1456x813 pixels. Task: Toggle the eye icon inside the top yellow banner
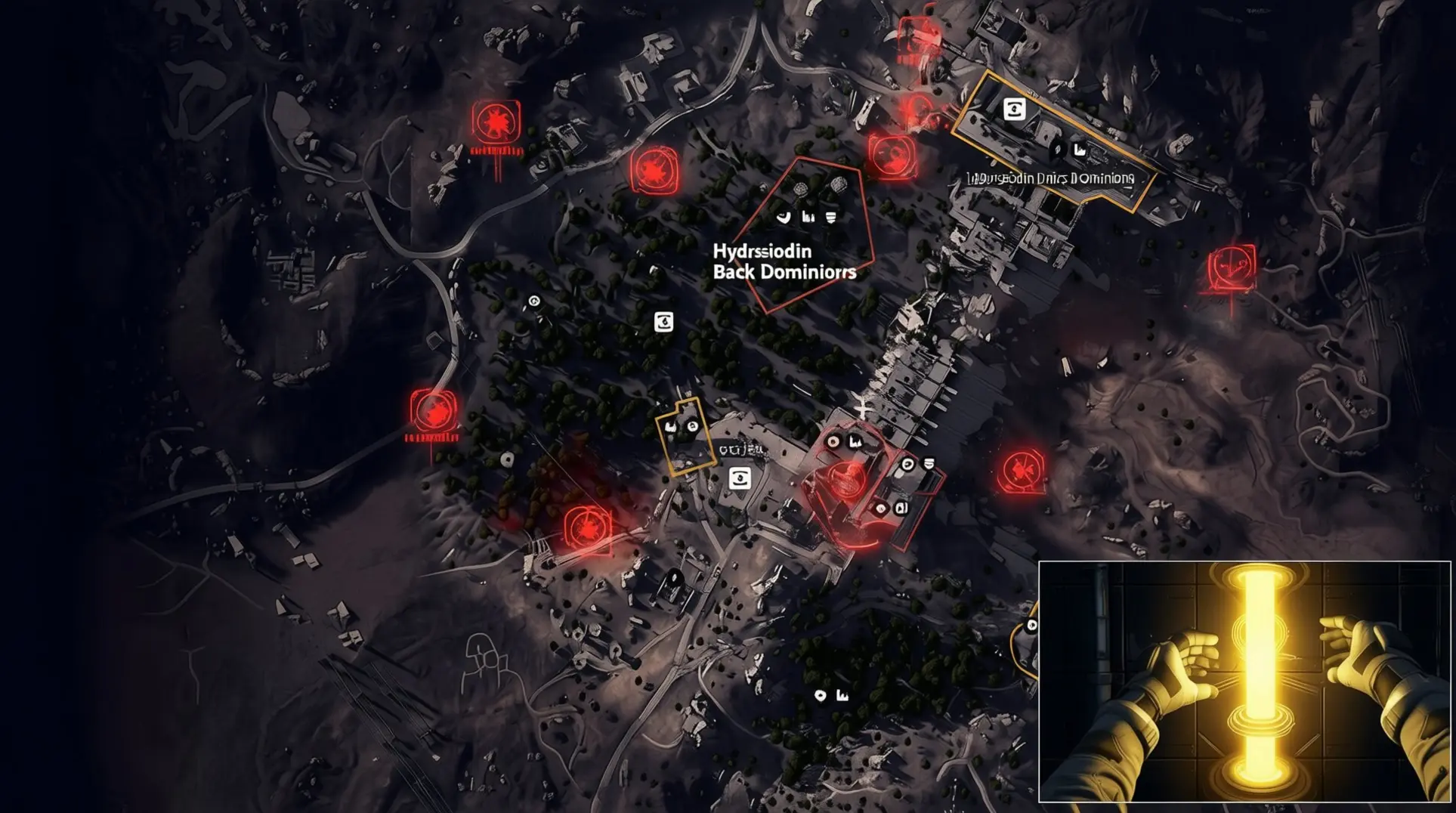click(1015, 108)
